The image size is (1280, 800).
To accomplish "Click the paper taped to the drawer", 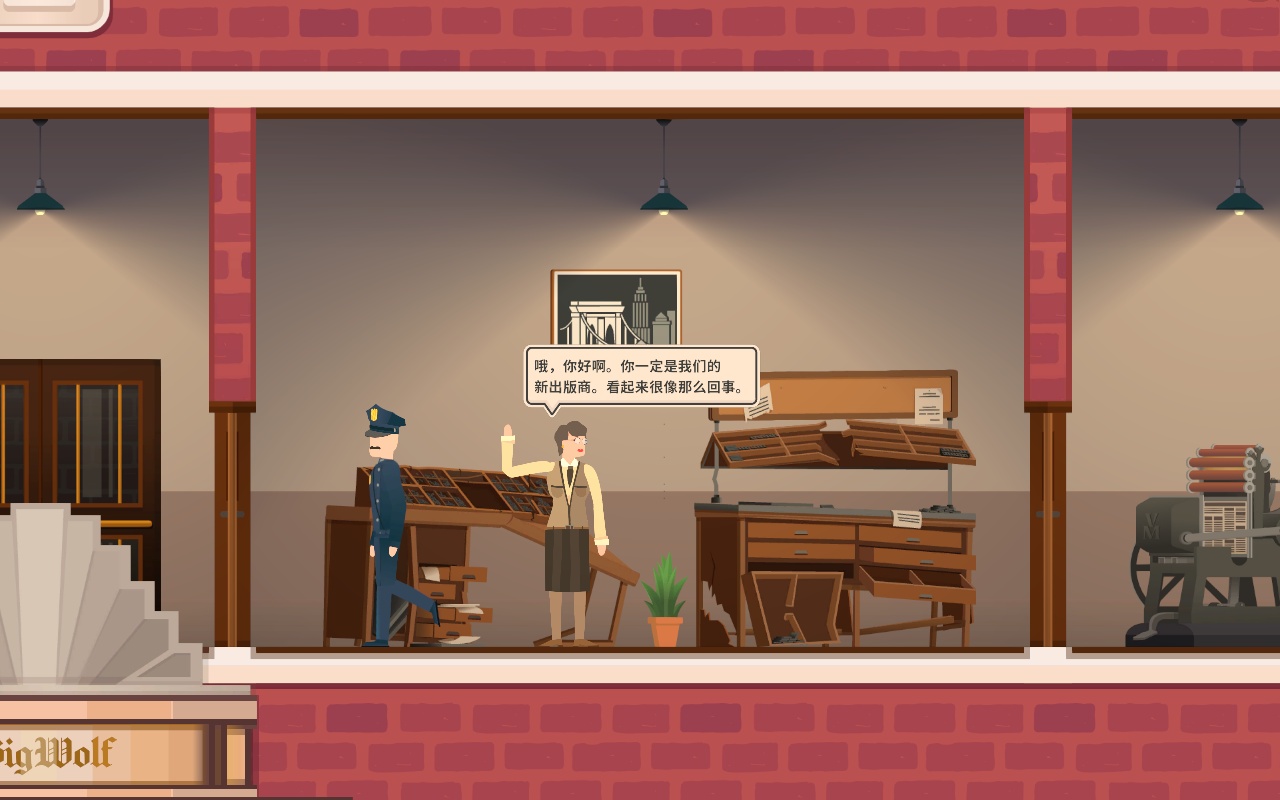I will point(907,520).
